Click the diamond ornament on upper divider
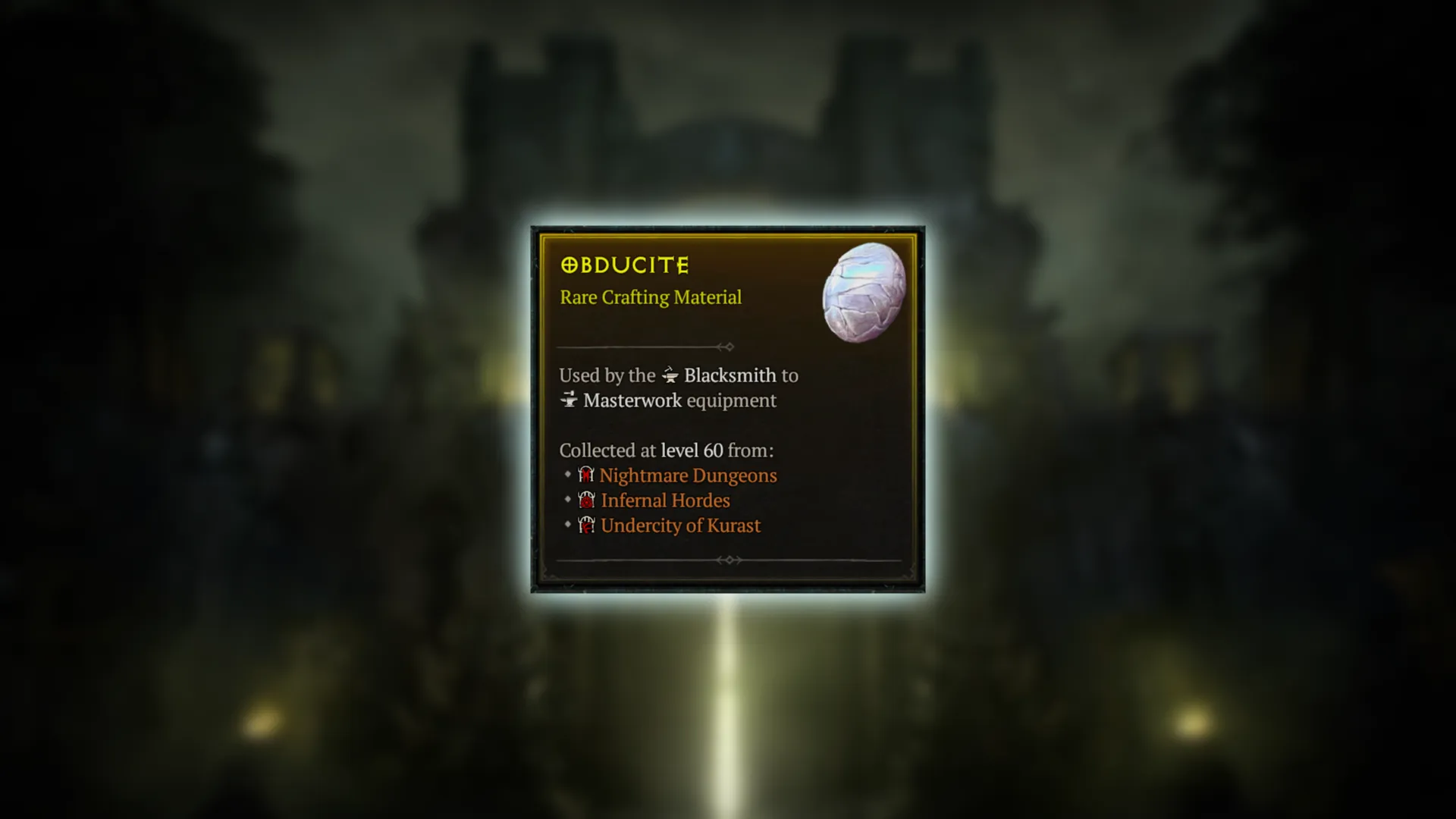 point(728,347)
